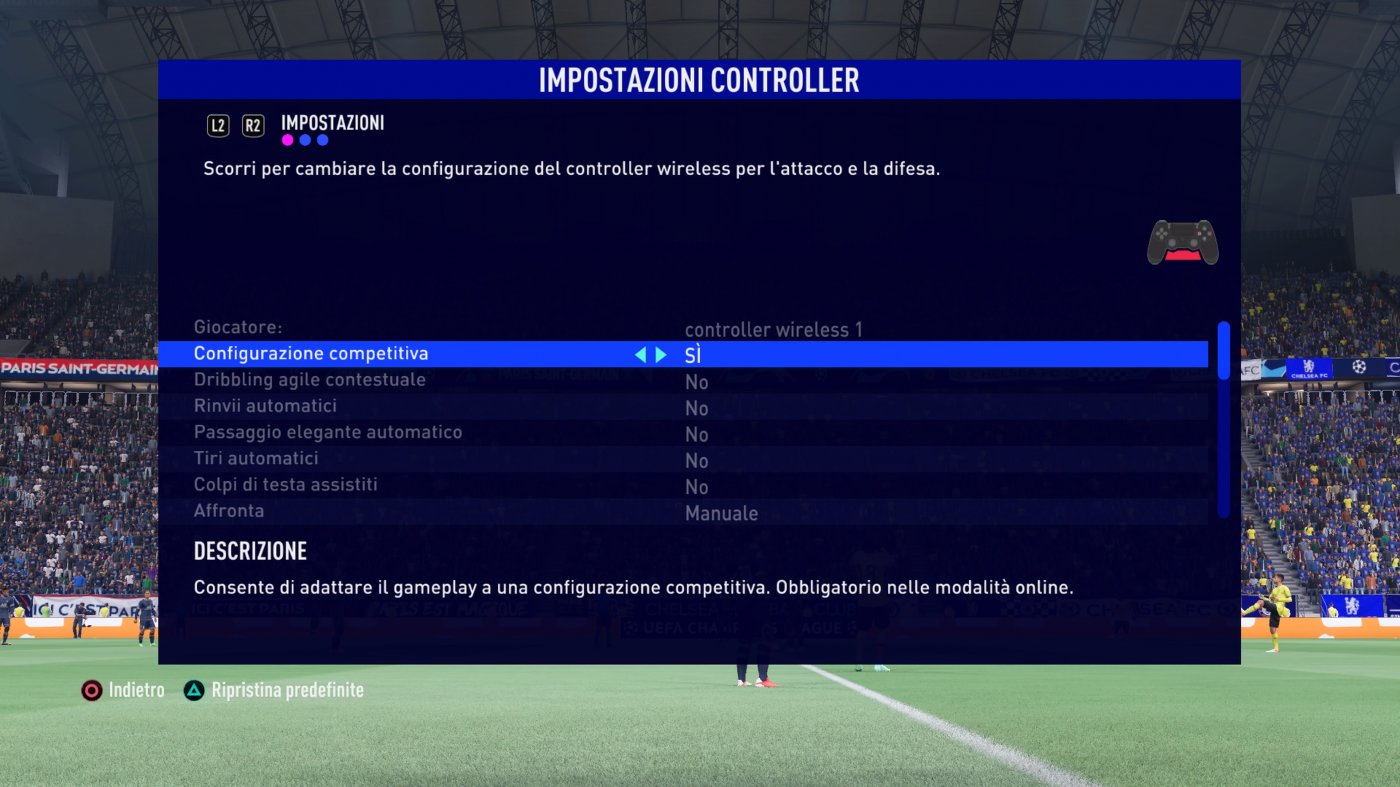The image size is (1400, 787).
Task: Click right arrow on Configurazione competitiva
Action: coord(661,353)
